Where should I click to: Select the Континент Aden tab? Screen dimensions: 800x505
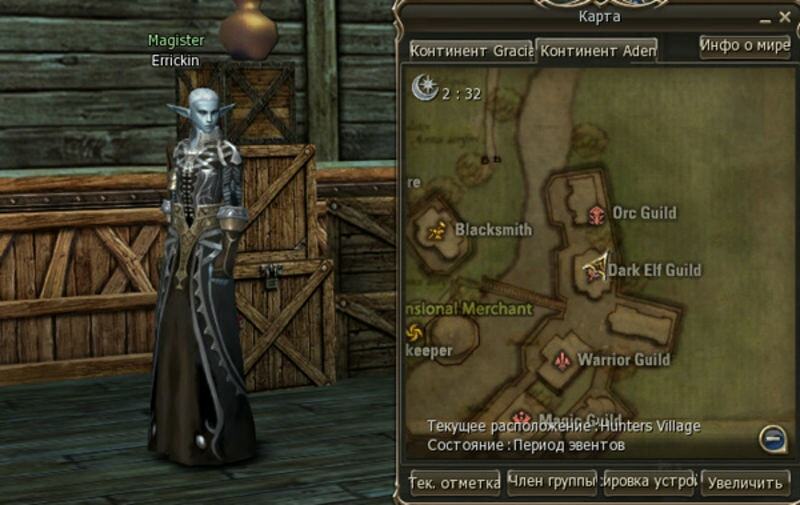[x=597, y=50]
